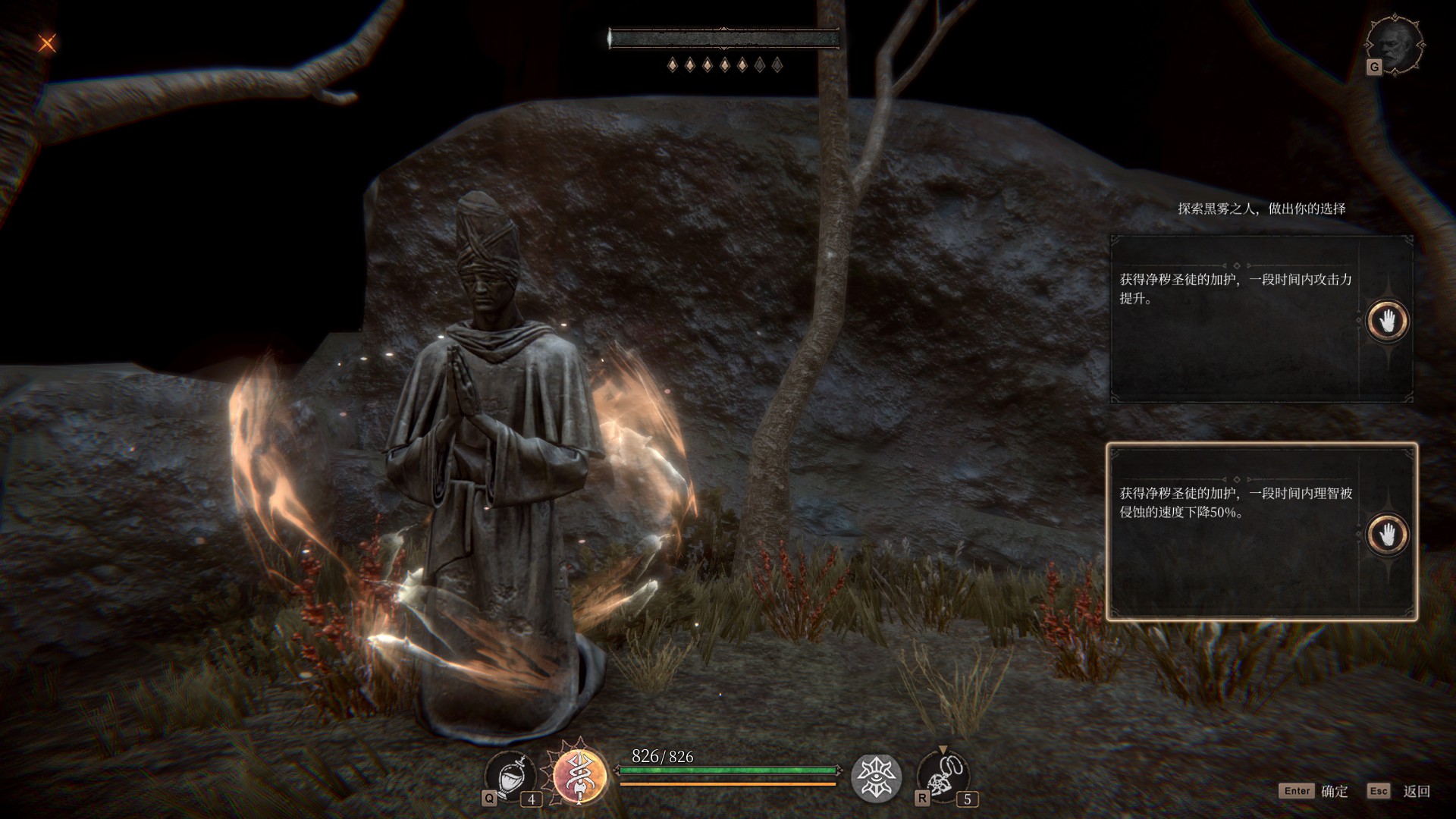Viewport: 1456px width, 819px height.
Task: Click the orange X marker icon
Action: click(x=47, y=43)
